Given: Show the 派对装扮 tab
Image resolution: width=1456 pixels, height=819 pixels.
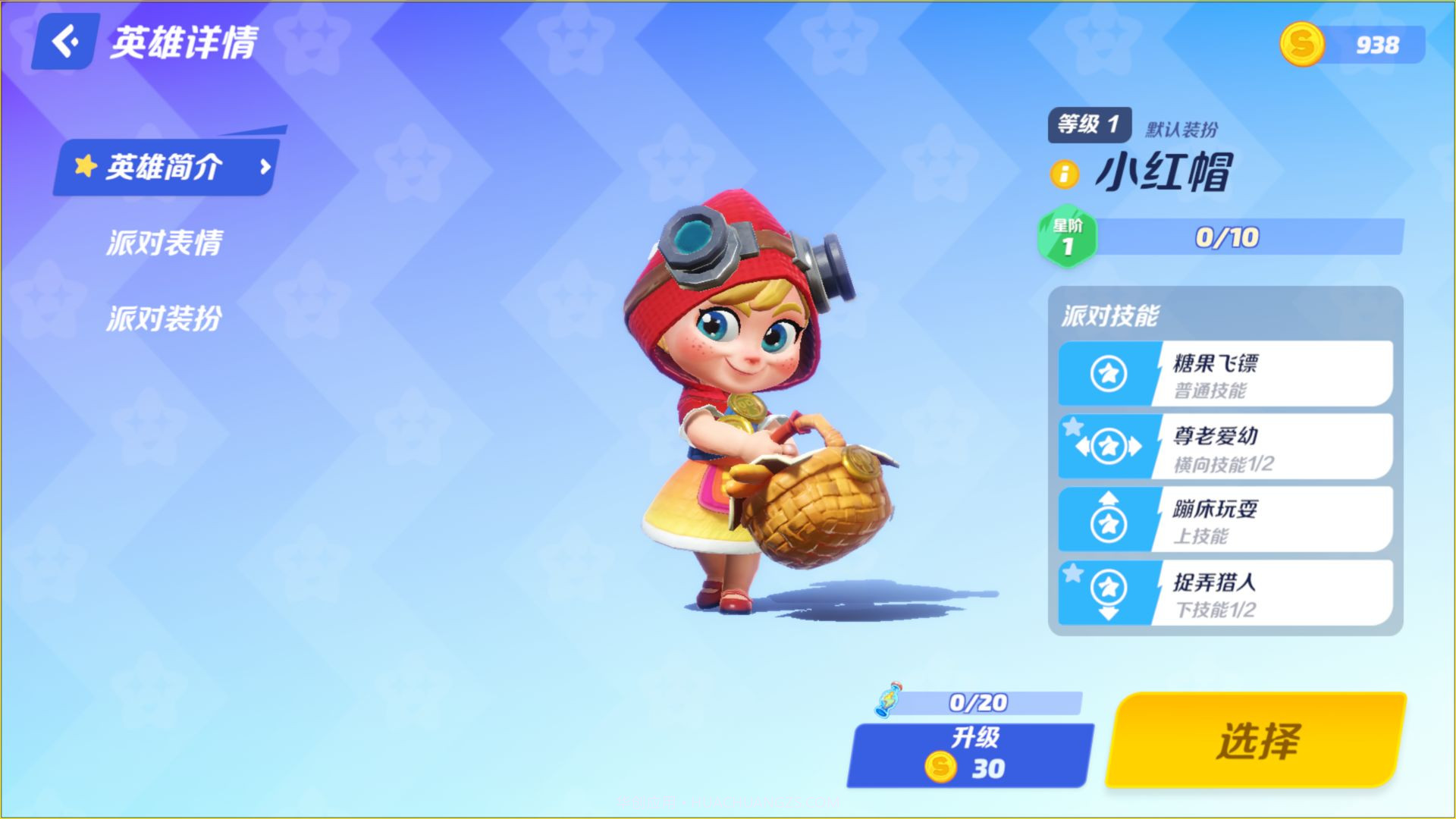Looking at the screenshot, I should tap(164, 318).
